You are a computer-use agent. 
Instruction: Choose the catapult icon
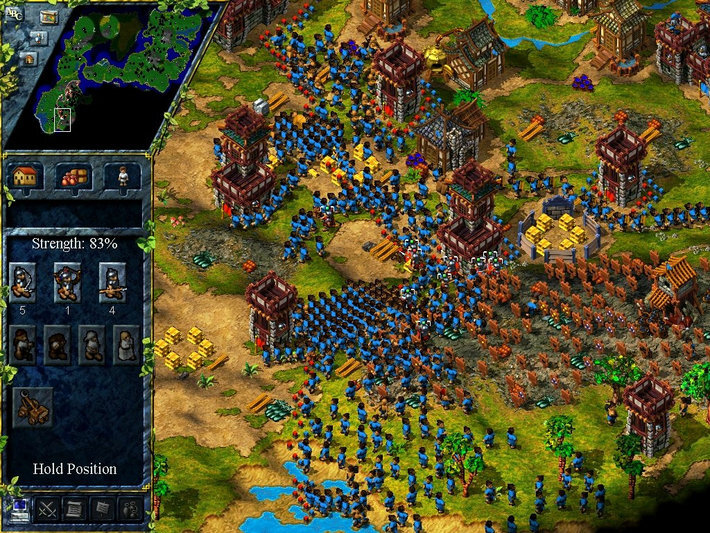[x=33, y=408]
